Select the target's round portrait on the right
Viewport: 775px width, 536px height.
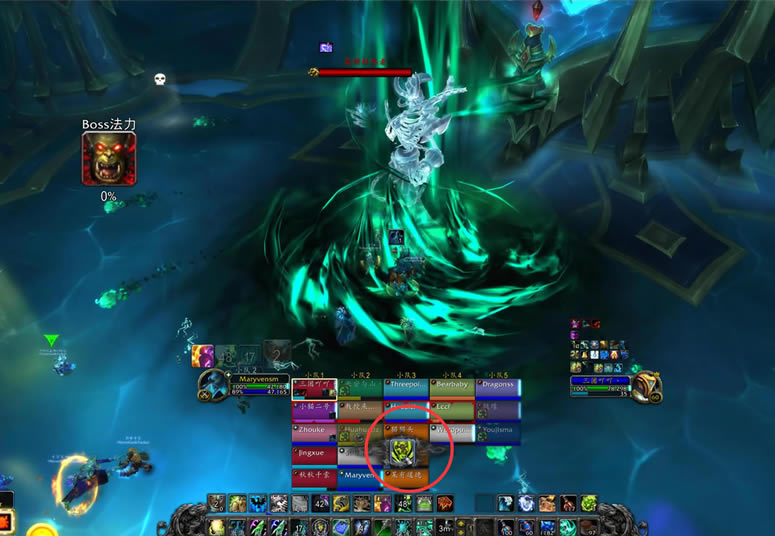647,386
